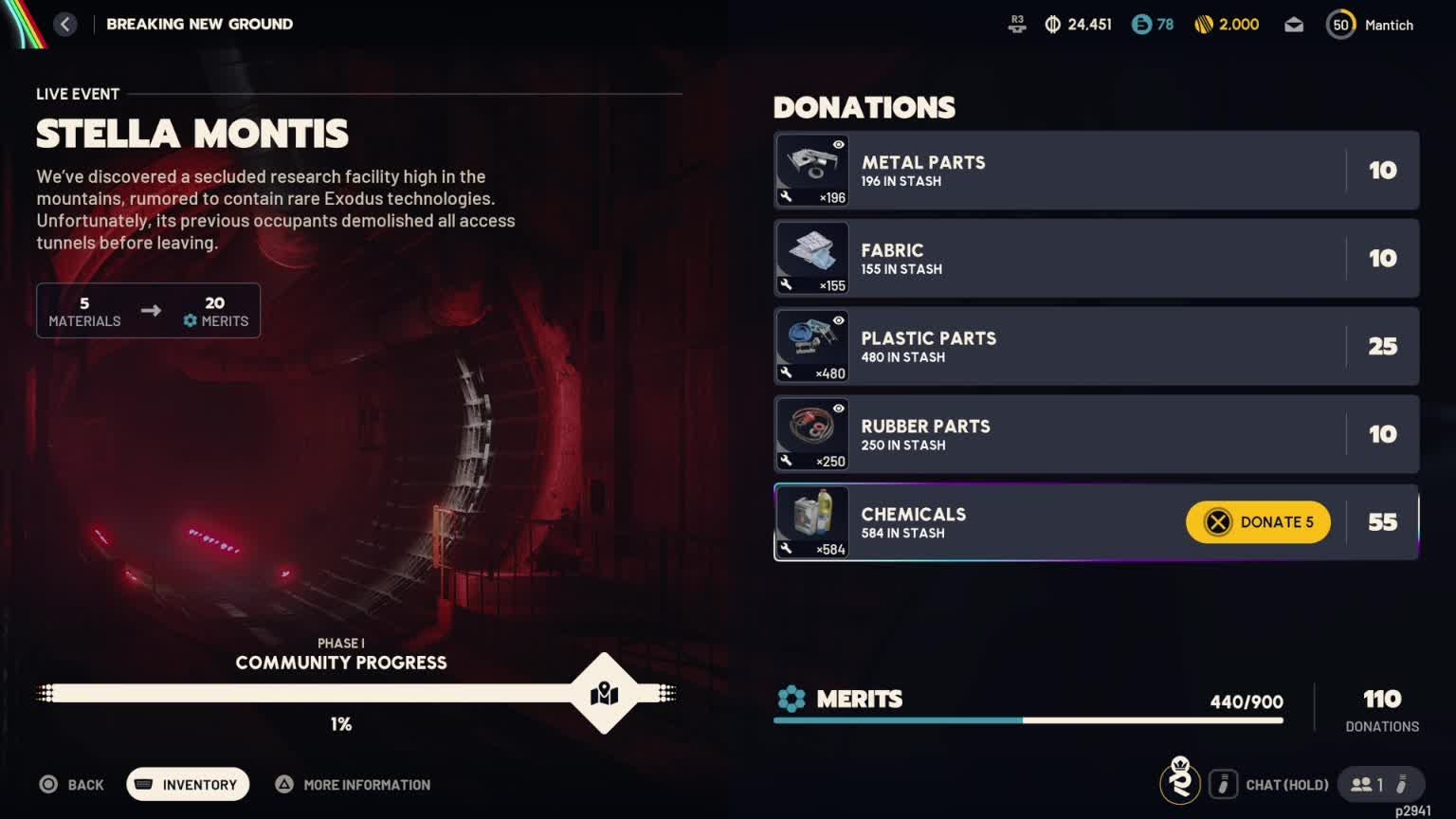Choose the Fabric donation row
This screenshot has height=819, width=1456.
click(x=1095, y=259)
